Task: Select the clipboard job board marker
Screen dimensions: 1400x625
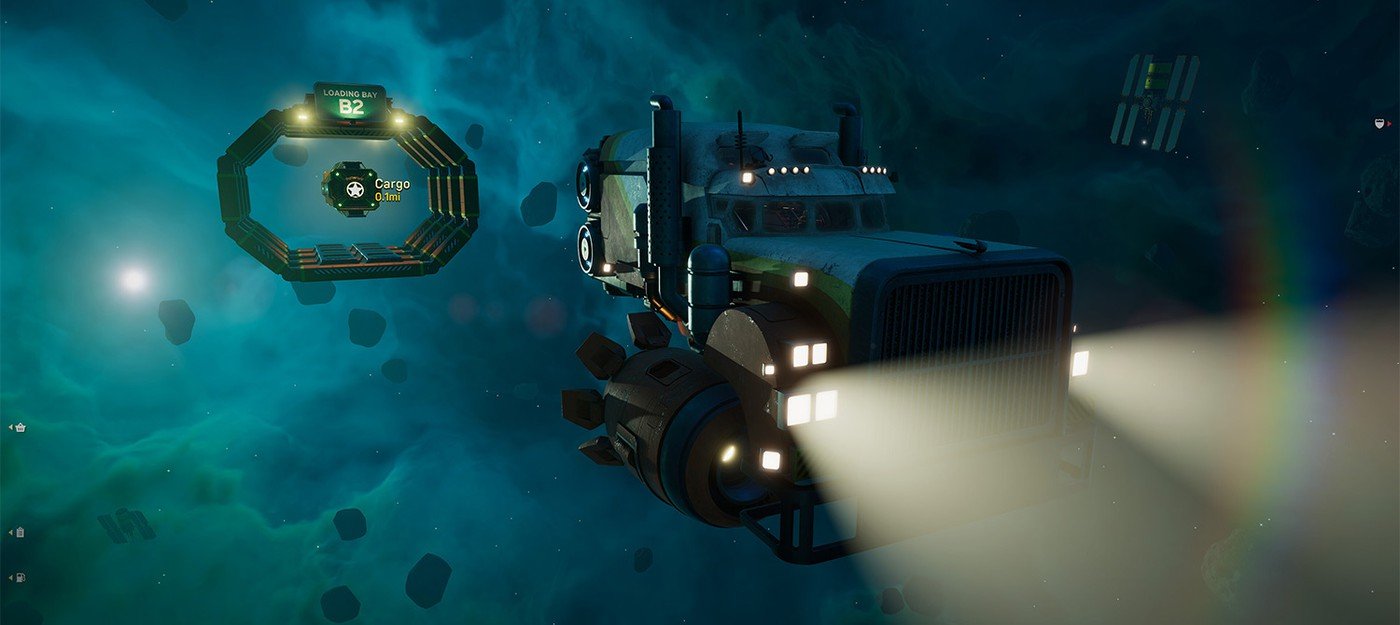Action: point(20,533)
